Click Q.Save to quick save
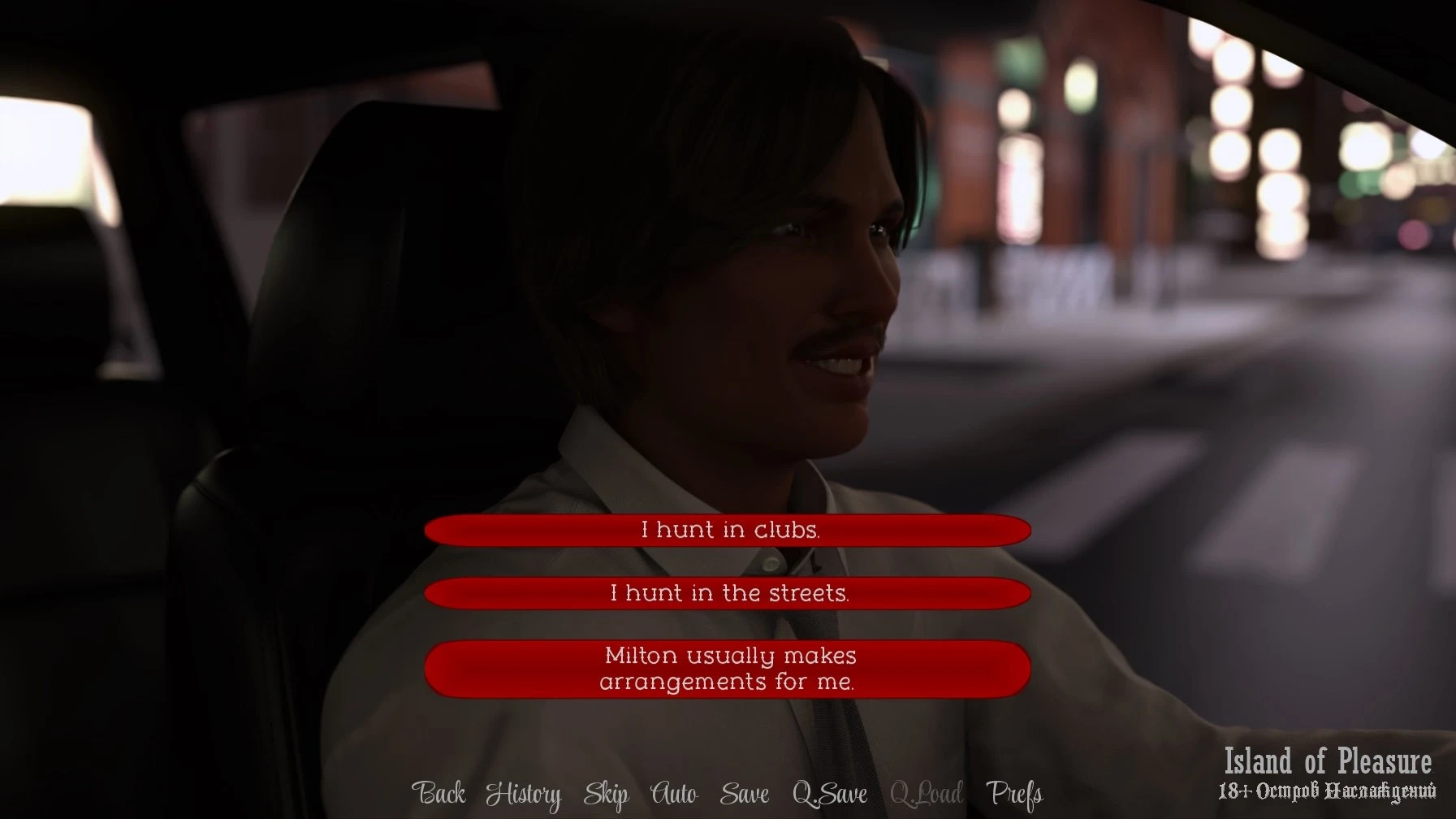The height and width of the screenshot is (819, 1456). click(x=829, y=794)
